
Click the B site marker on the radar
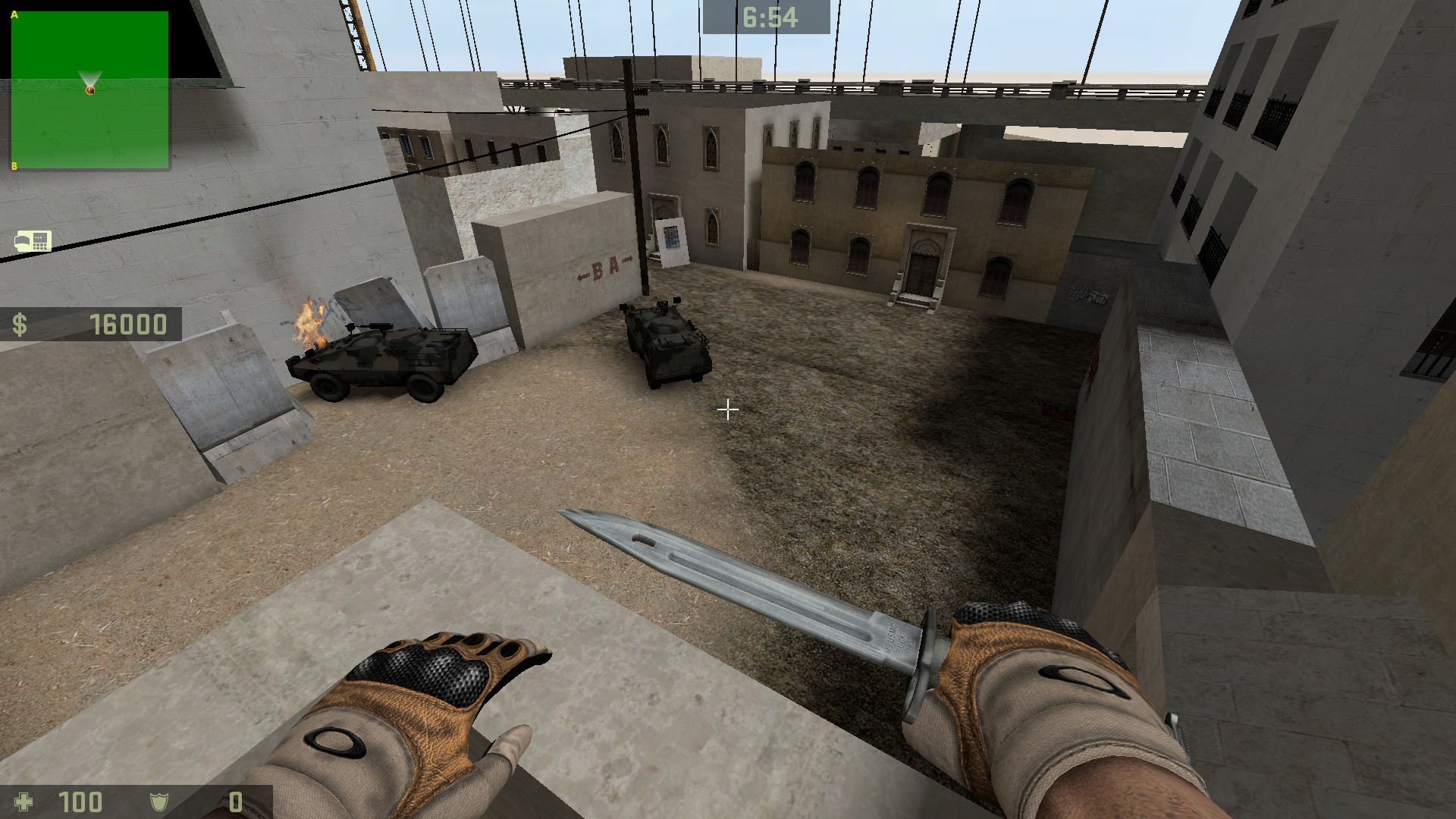tap(13, 165)
